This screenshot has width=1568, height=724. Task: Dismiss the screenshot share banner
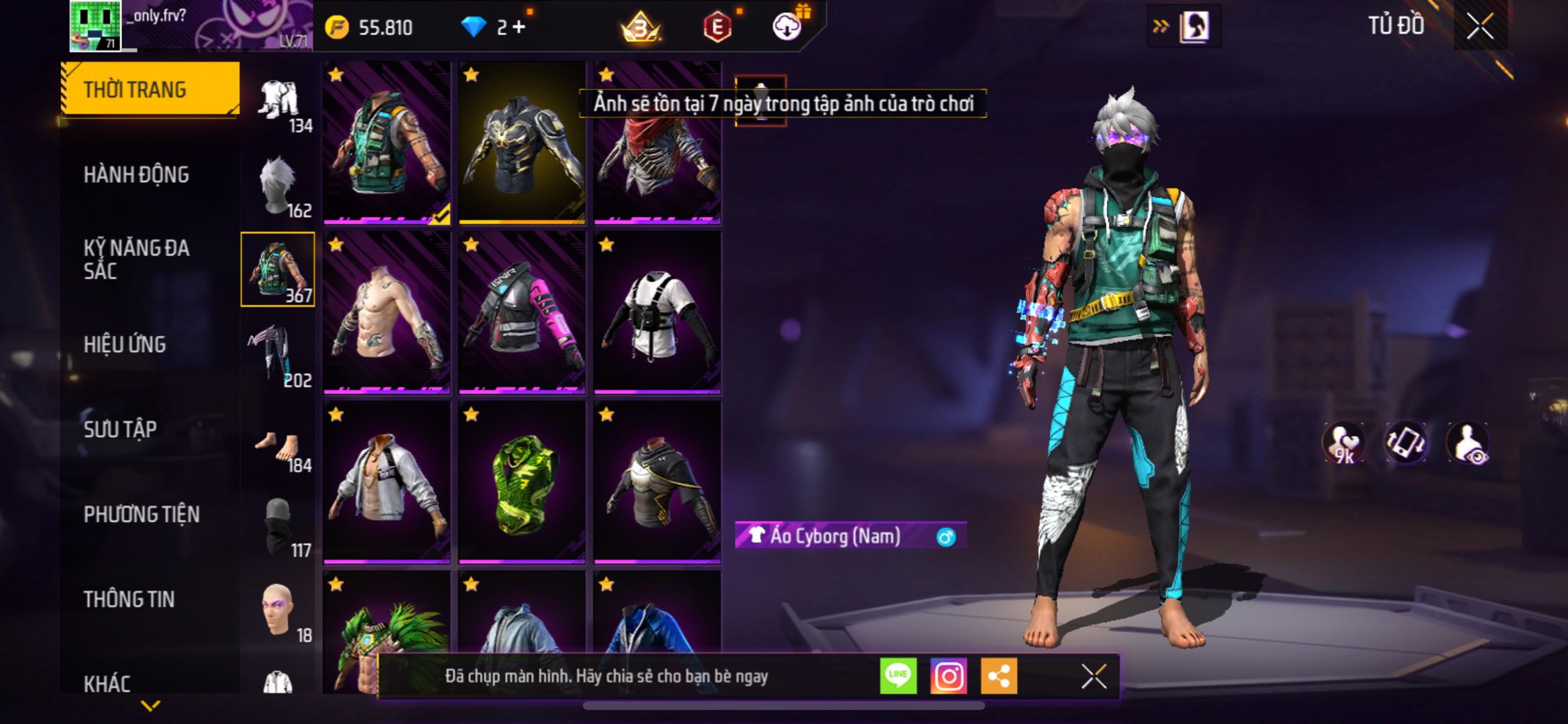[1093, 677]
